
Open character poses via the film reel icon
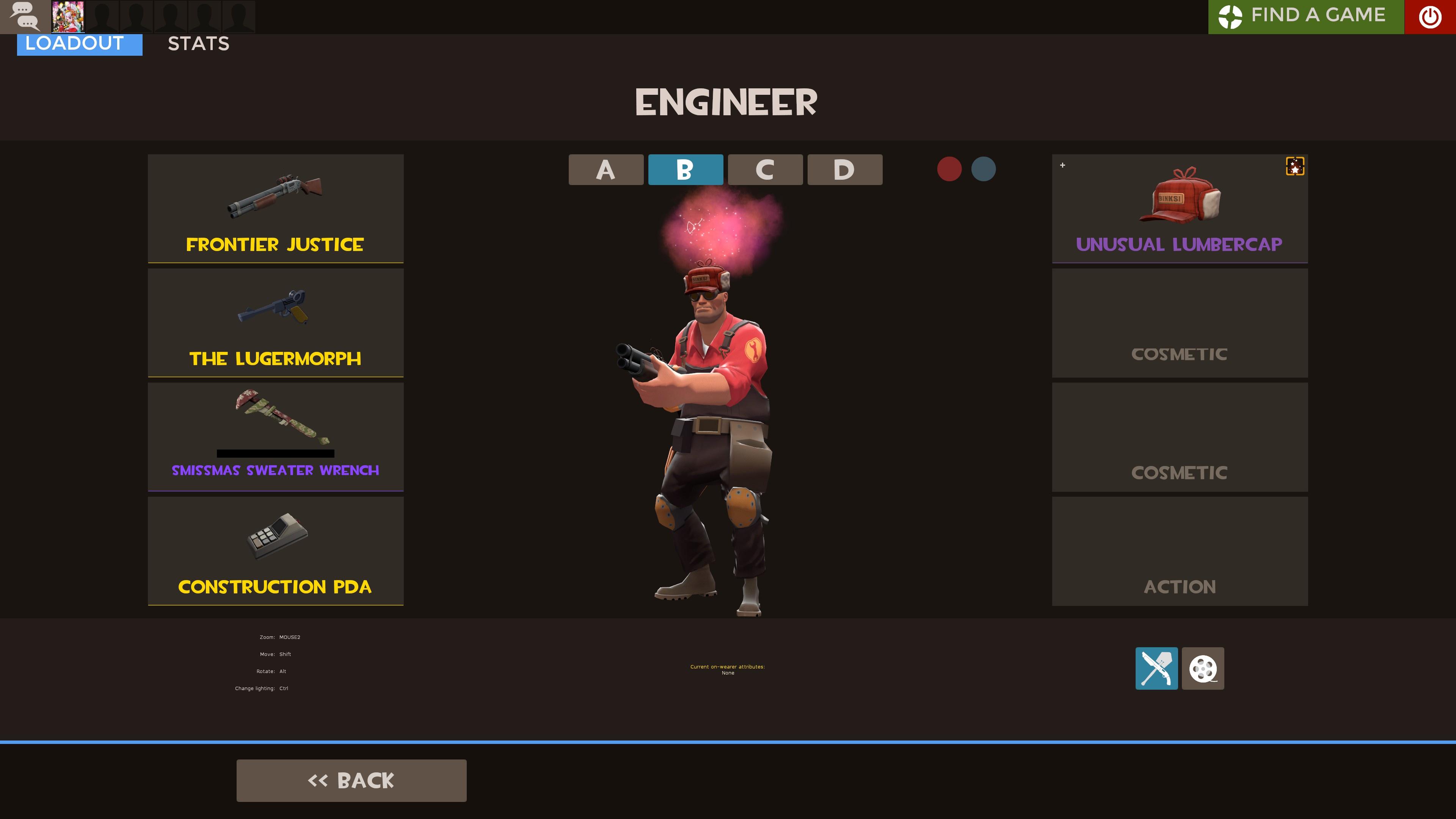pyautogui.click(x=1203, y=668)
